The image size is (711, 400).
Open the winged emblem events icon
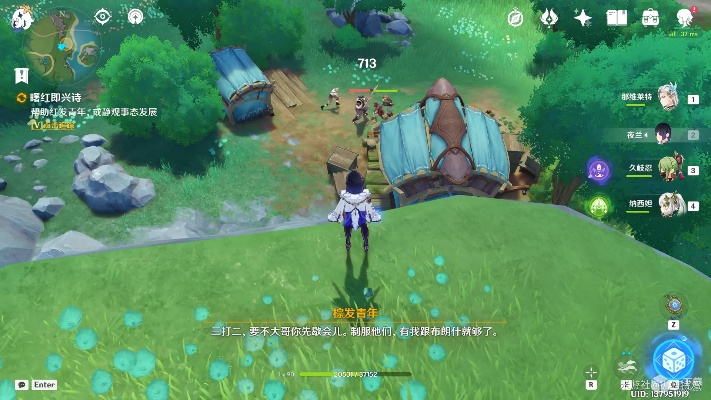(549, 17)
